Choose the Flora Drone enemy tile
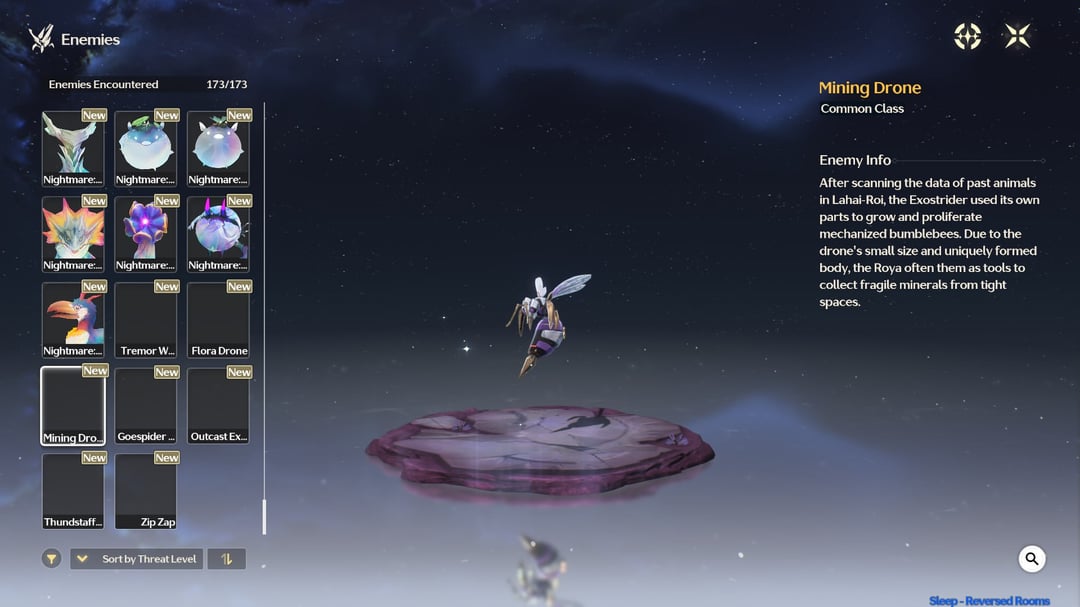 click(x=218, y=320)
